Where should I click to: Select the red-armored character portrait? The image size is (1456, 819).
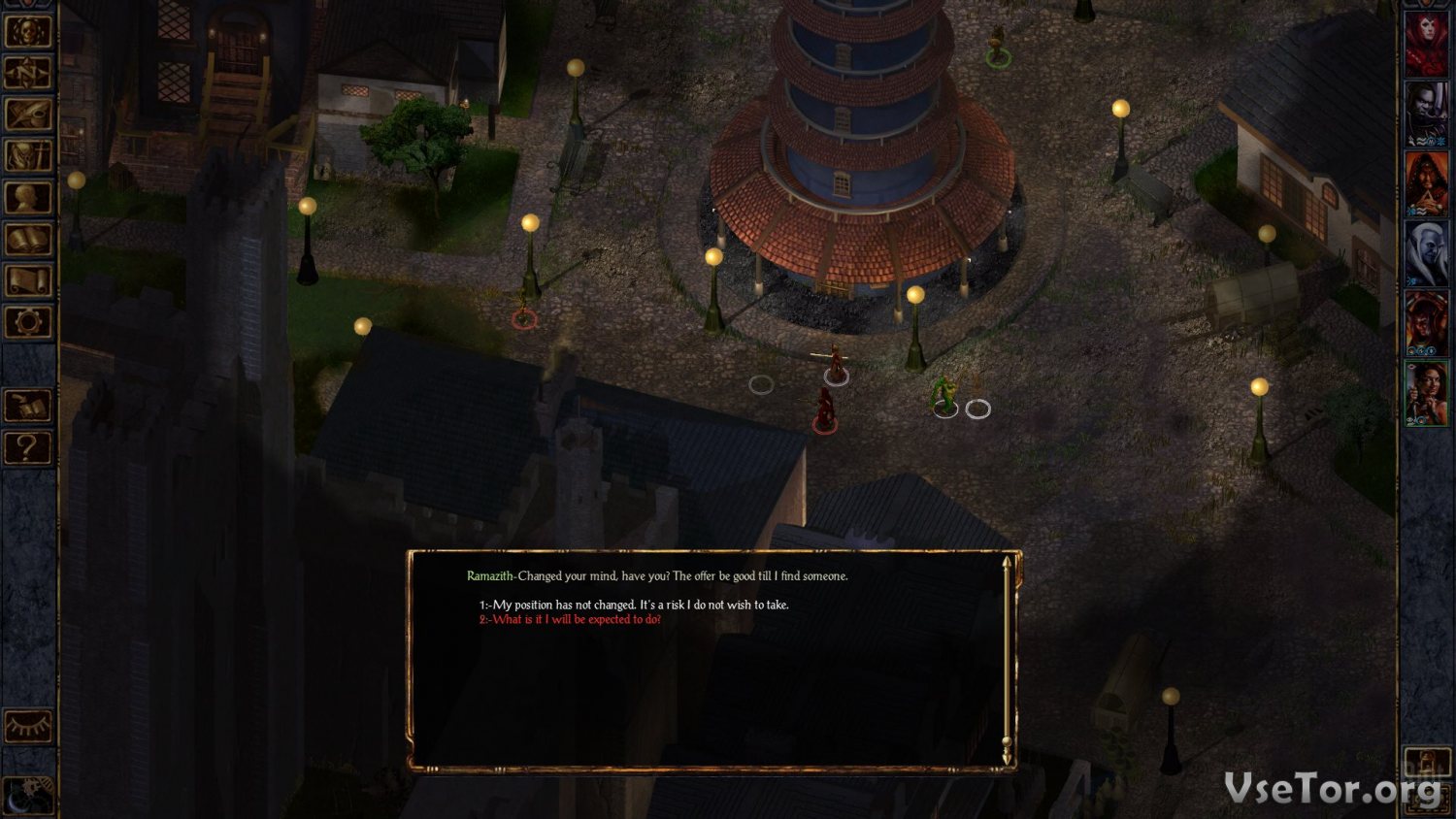pyautogui.click(x=1426, y=322)
